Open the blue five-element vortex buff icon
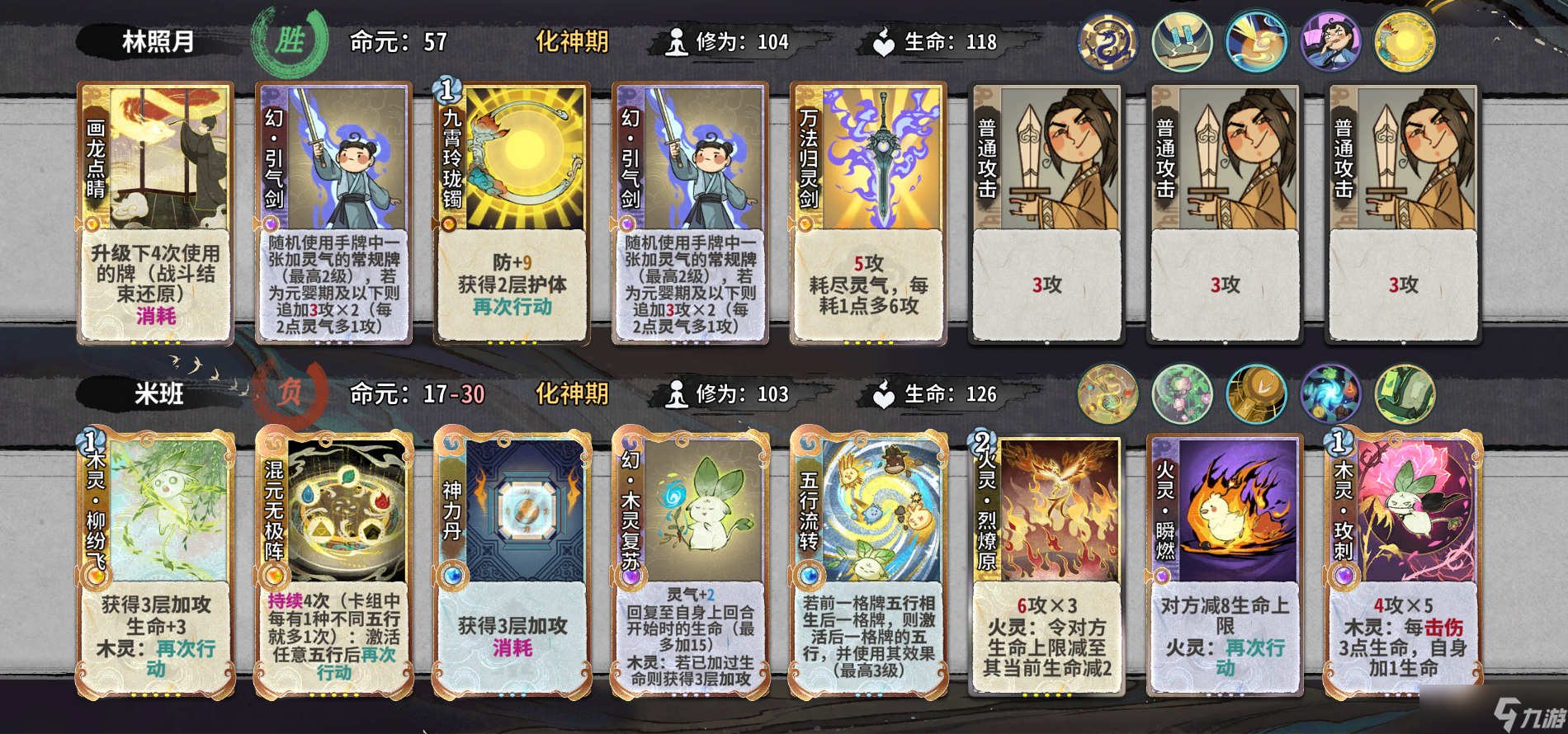Screen dimensions: 1568x734 point(1332,396)
